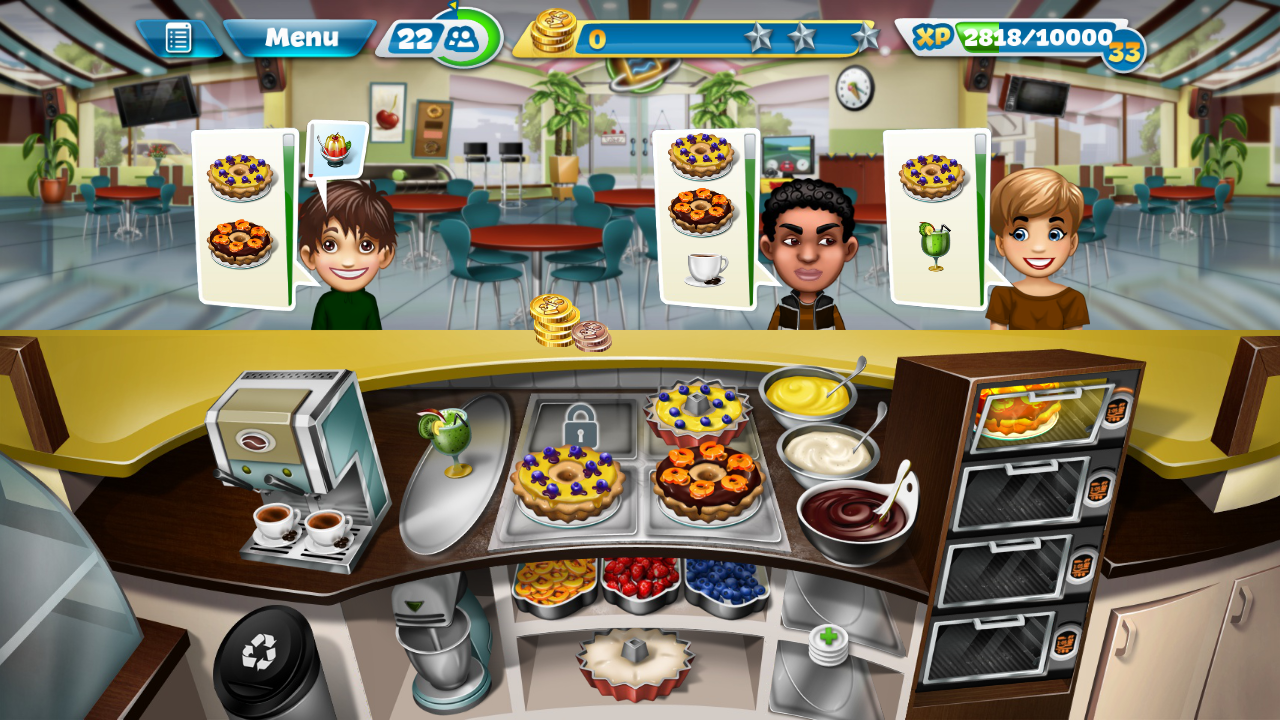Select the orange slices ingredient tray
Screen dimensions: 1280x720
(x=553, y=582)
